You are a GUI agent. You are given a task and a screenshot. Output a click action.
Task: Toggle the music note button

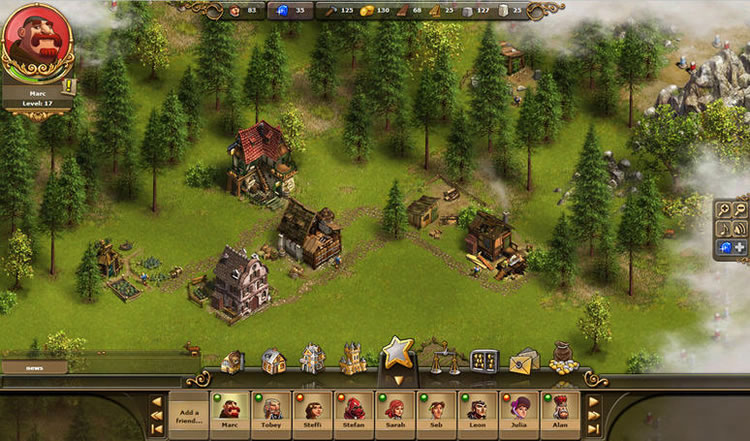click(x=723, y=228)
